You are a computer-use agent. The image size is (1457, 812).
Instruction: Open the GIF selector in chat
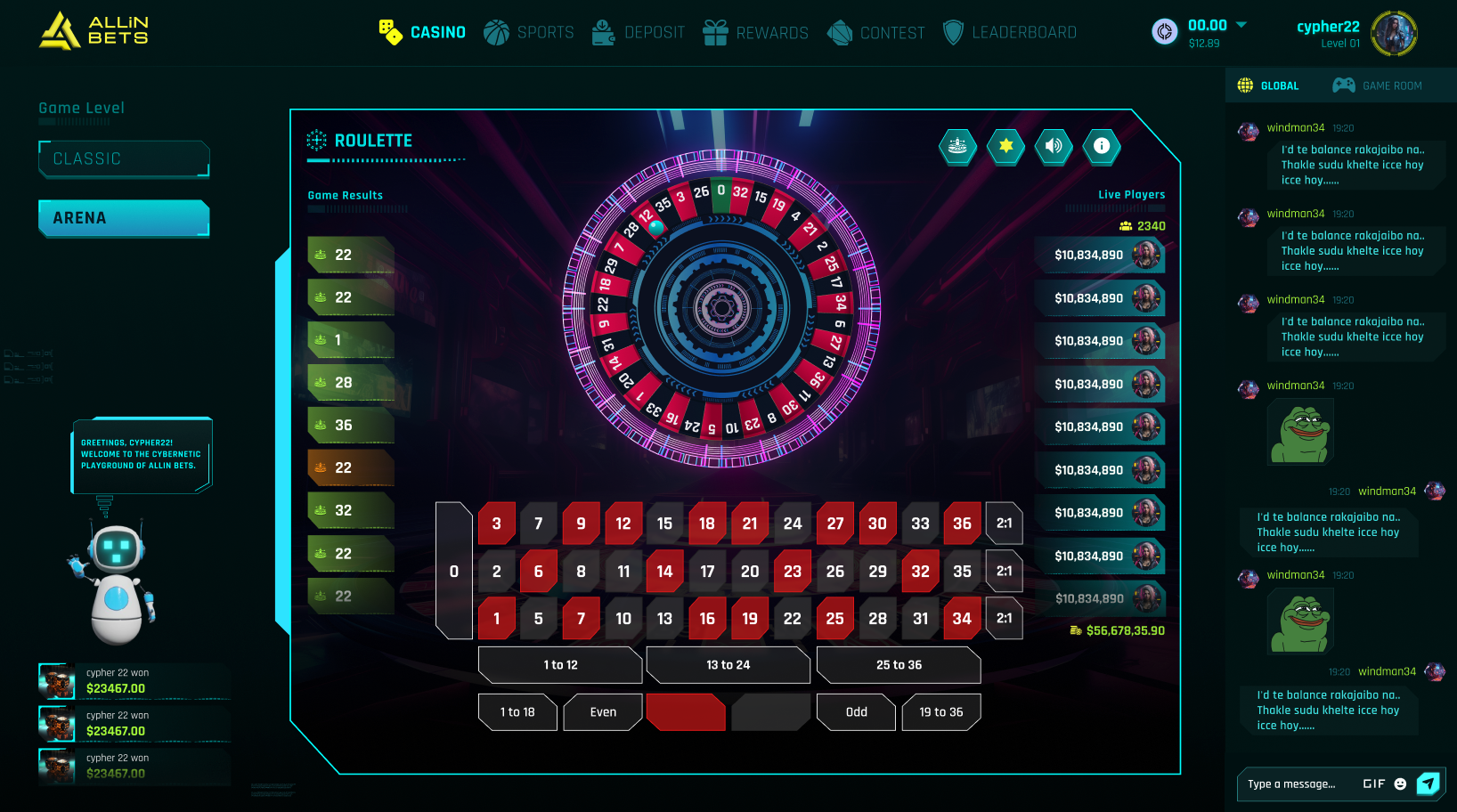point(1372,784)
